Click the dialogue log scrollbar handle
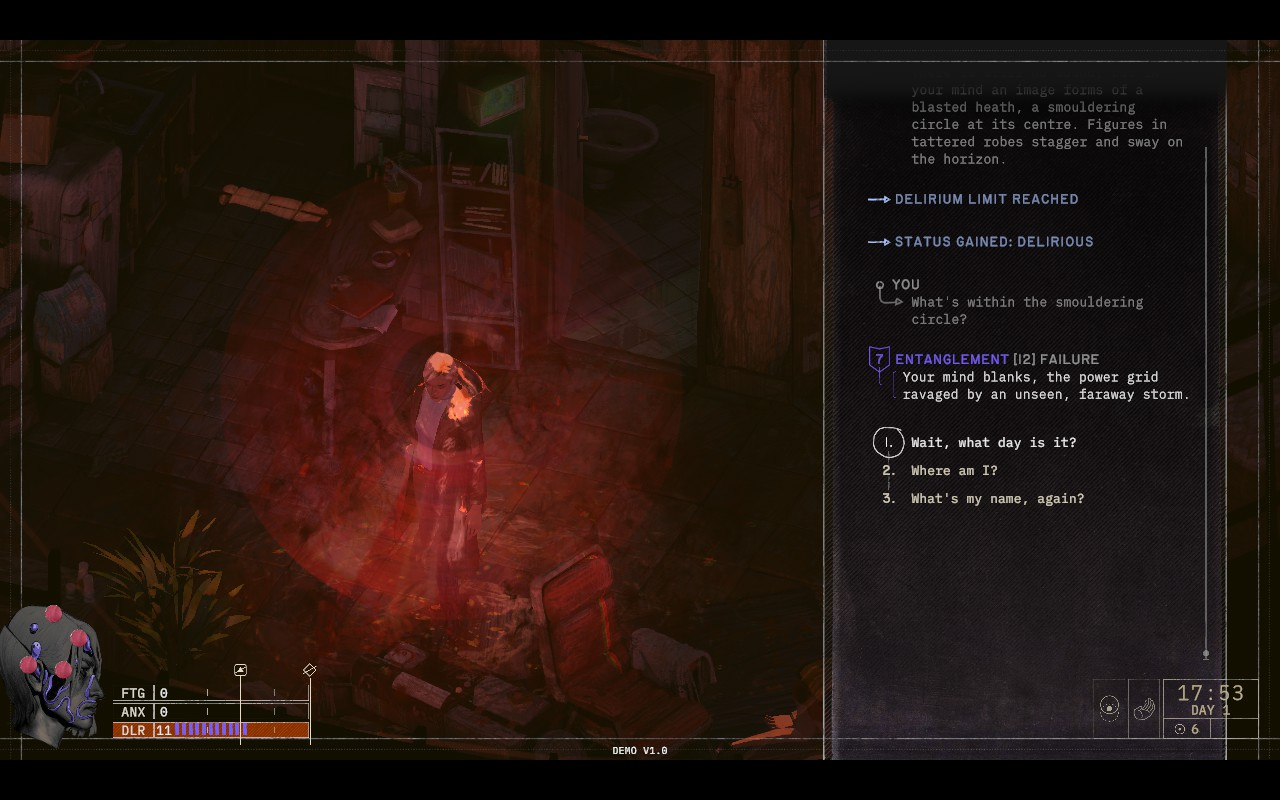 coord(1205,654)
